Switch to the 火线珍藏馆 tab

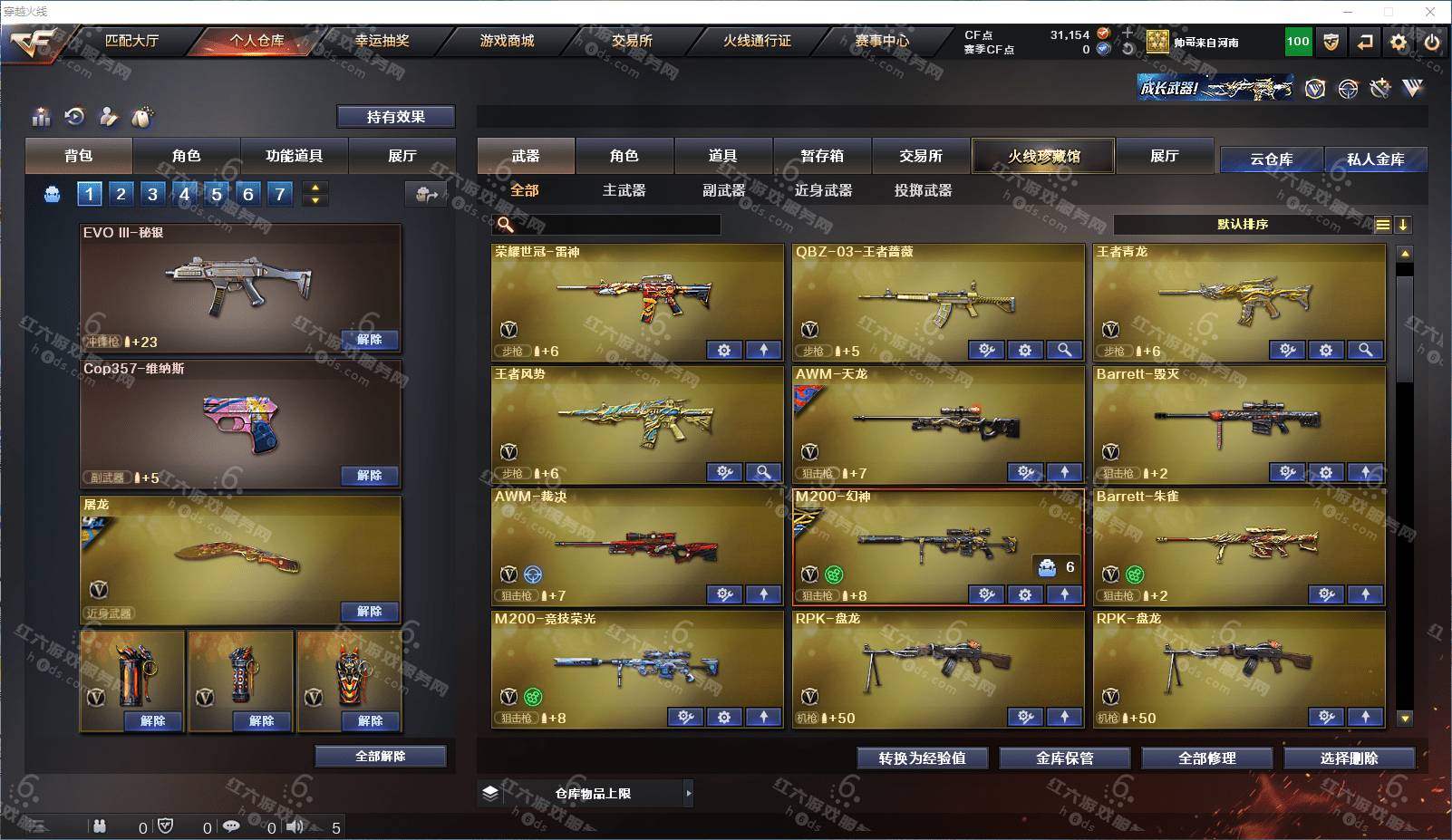[x=1043, y=156]
